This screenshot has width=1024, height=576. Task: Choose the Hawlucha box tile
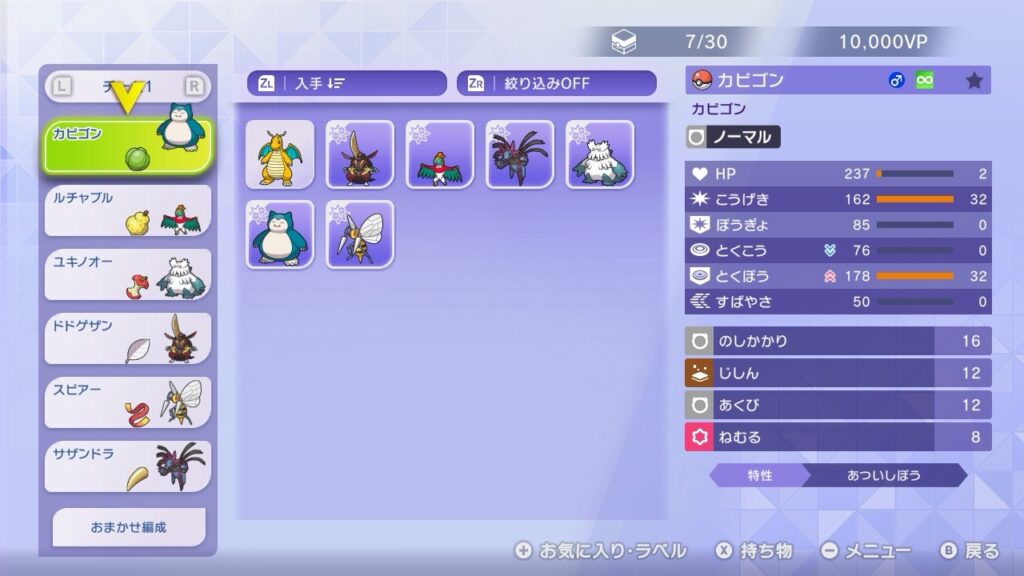440,154
